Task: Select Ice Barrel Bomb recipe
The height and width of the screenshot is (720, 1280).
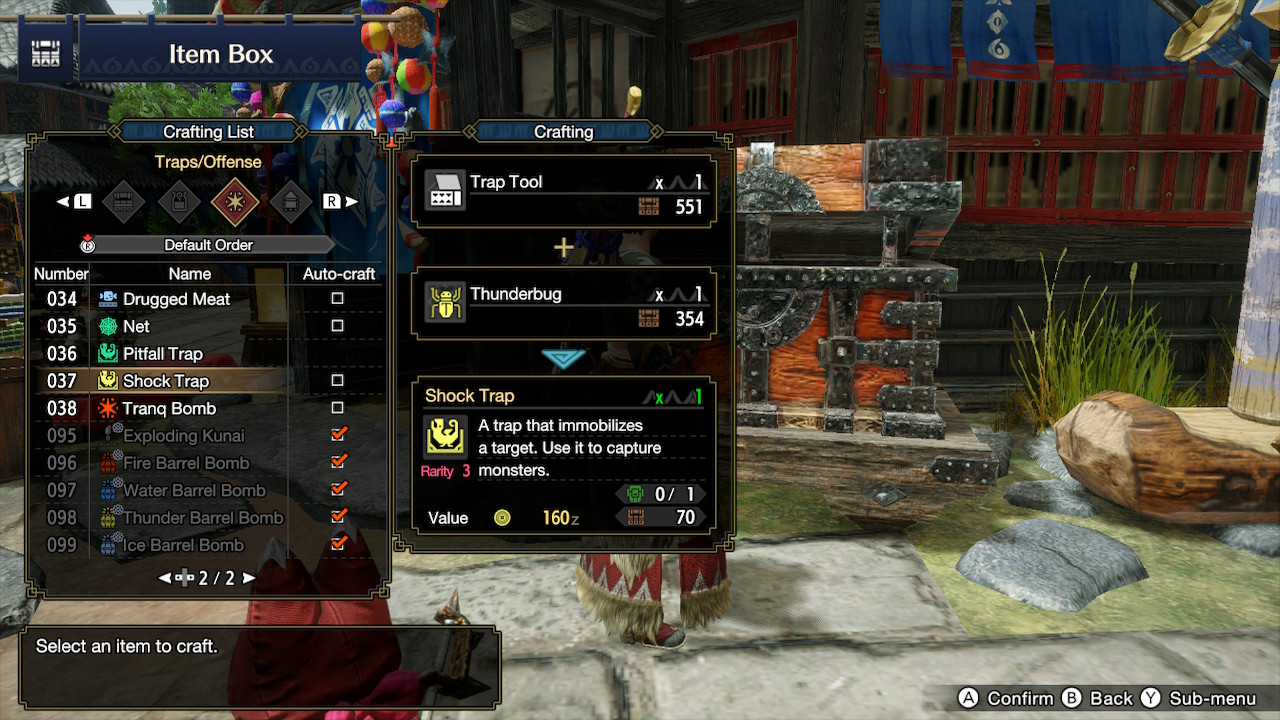Action: pyautogui.click(x=183, y=545)
